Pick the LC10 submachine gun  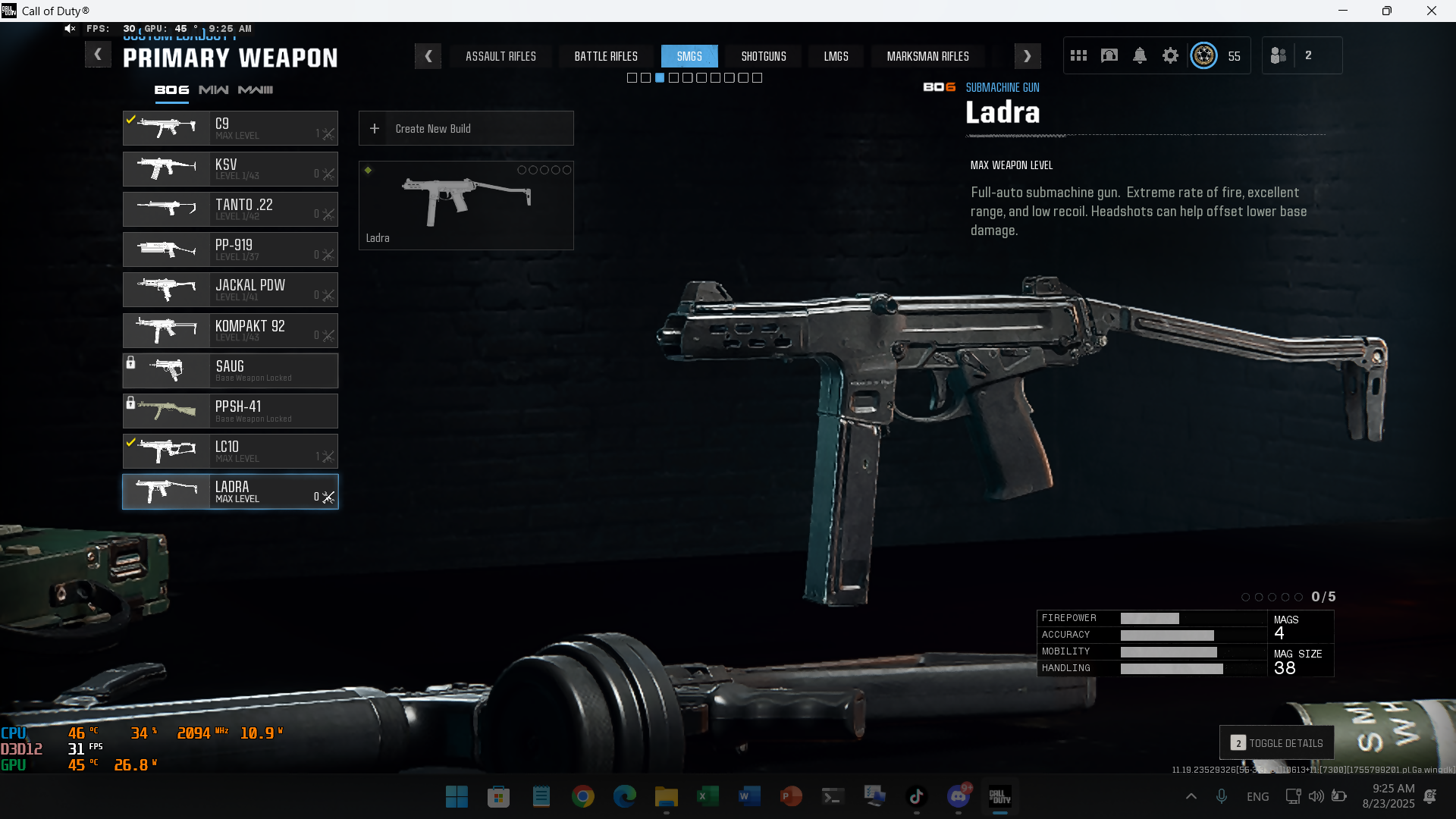click(x=230, y=451)
